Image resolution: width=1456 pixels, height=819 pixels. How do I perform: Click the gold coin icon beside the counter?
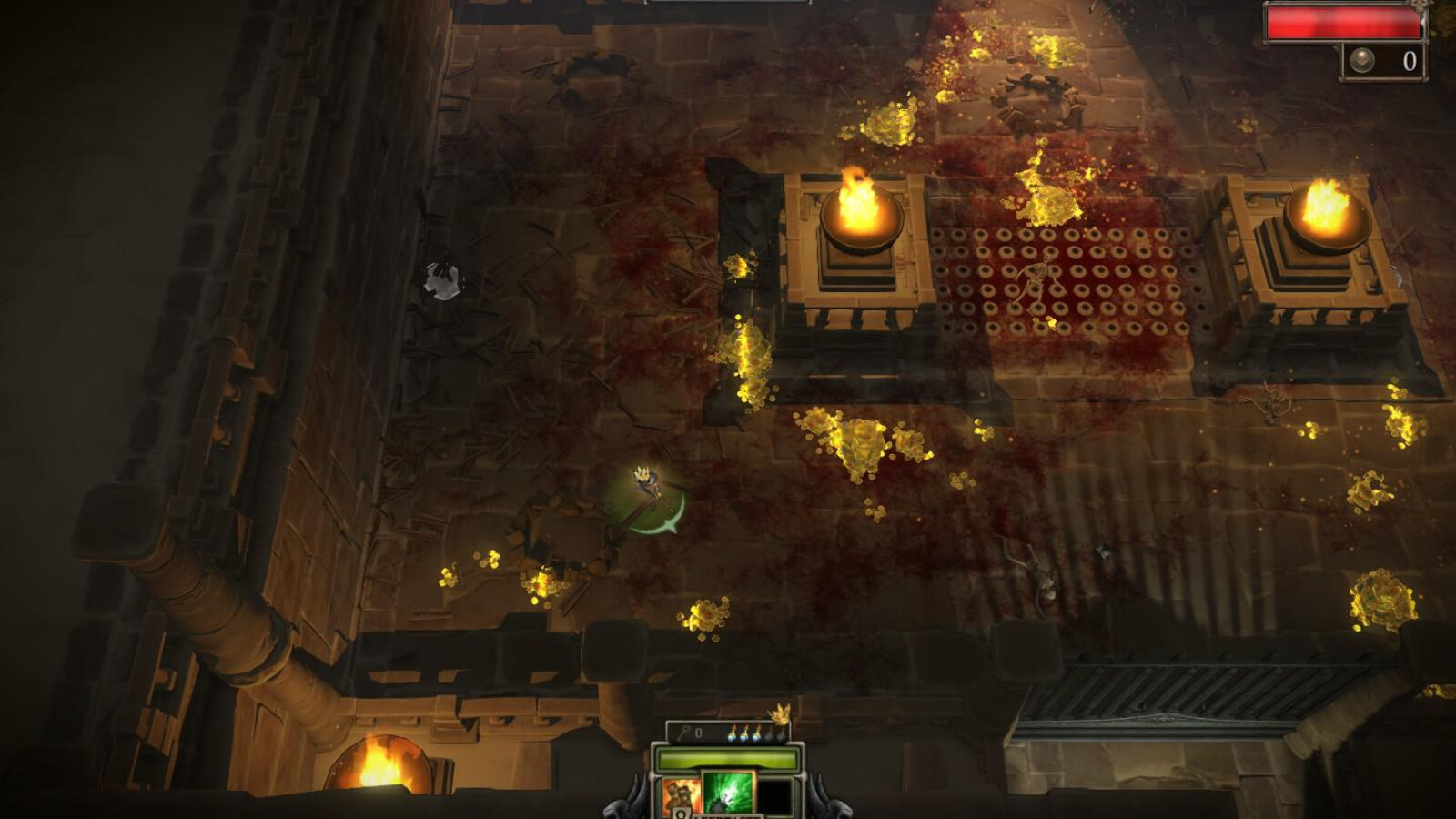pos(1362,59)
